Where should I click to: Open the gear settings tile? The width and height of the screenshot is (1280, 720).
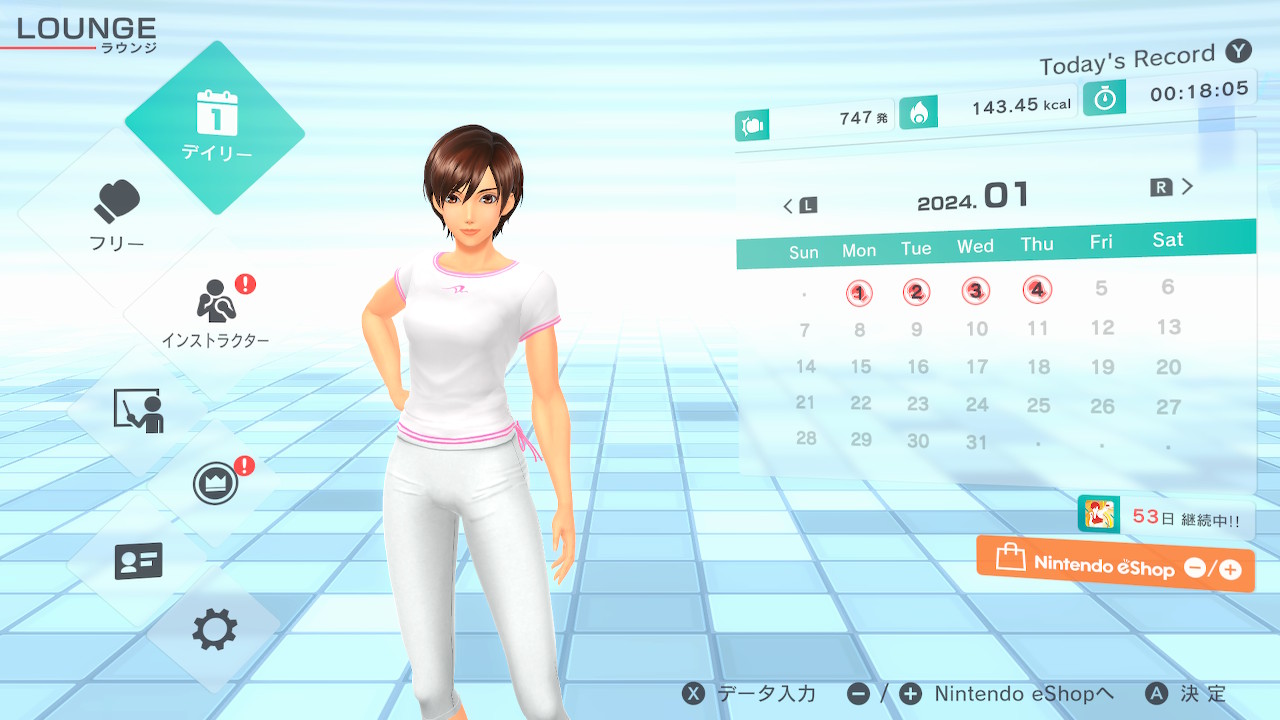tap(215, 630)
